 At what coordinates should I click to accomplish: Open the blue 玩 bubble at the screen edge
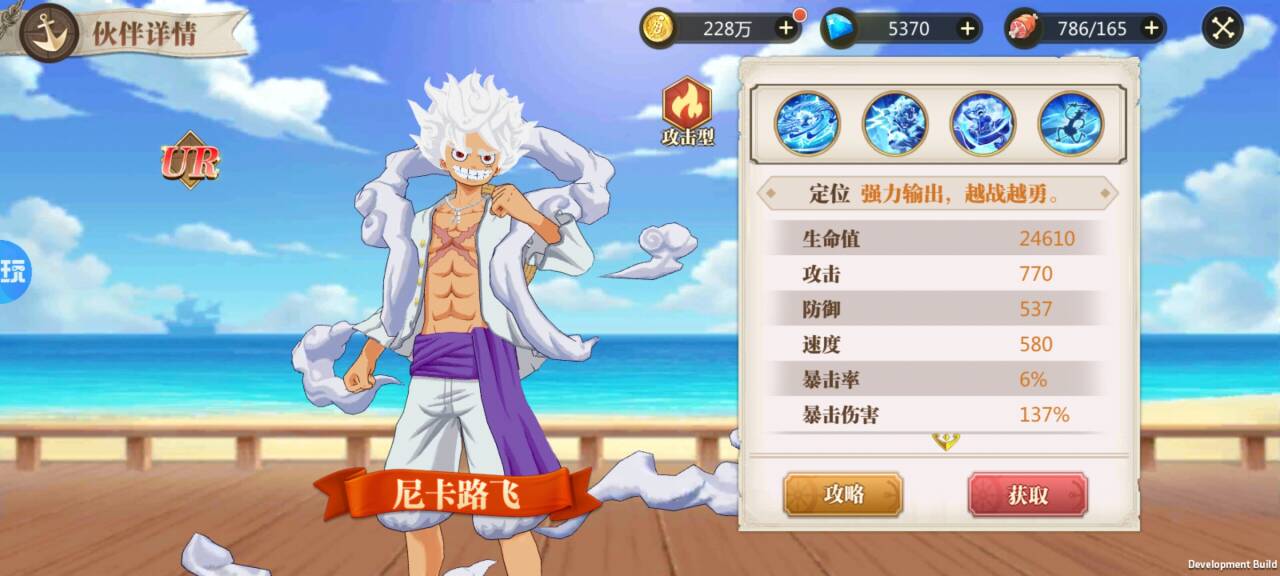pyautogui.click(x=13, y=270)
